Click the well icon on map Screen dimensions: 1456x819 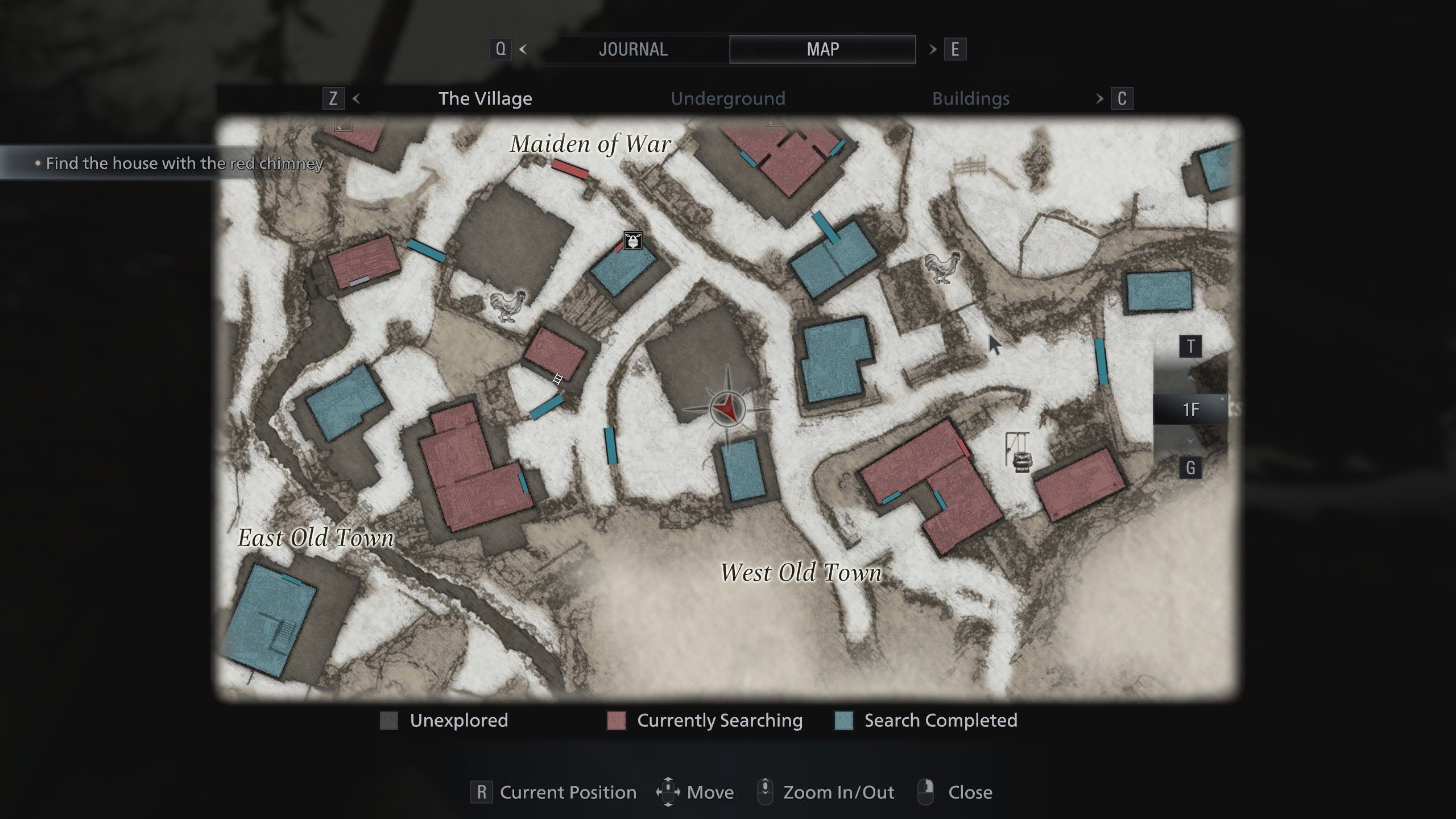pos(1018,453)
